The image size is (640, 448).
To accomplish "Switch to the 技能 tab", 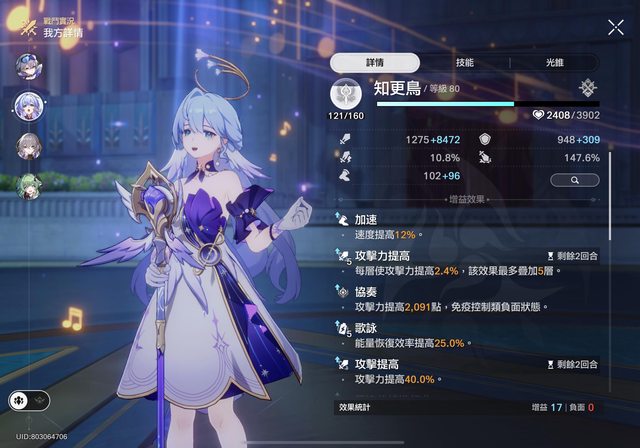I will click(464, 62).
